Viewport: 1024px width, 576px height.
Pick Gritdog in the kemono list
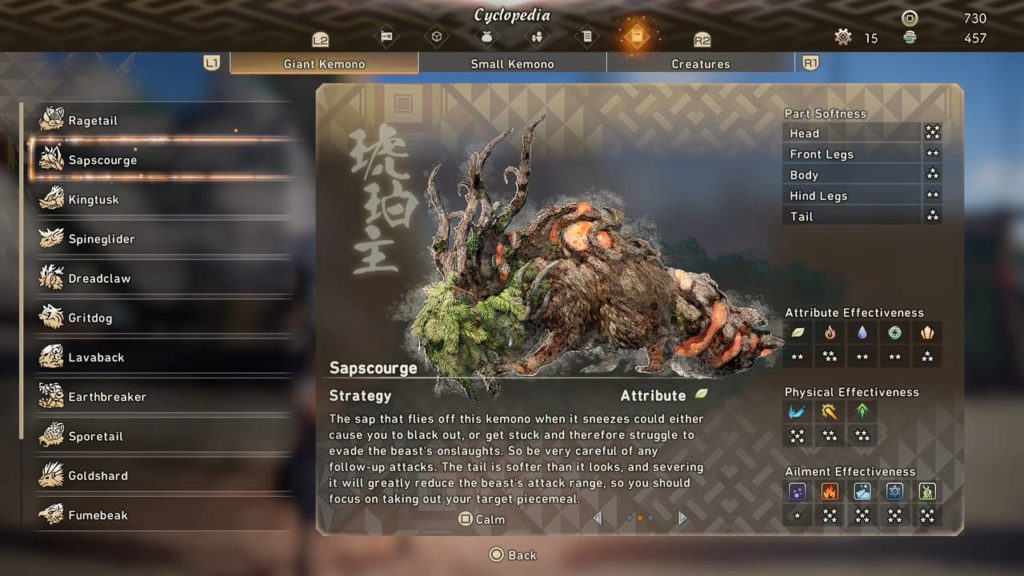click(x=90, y=318)
